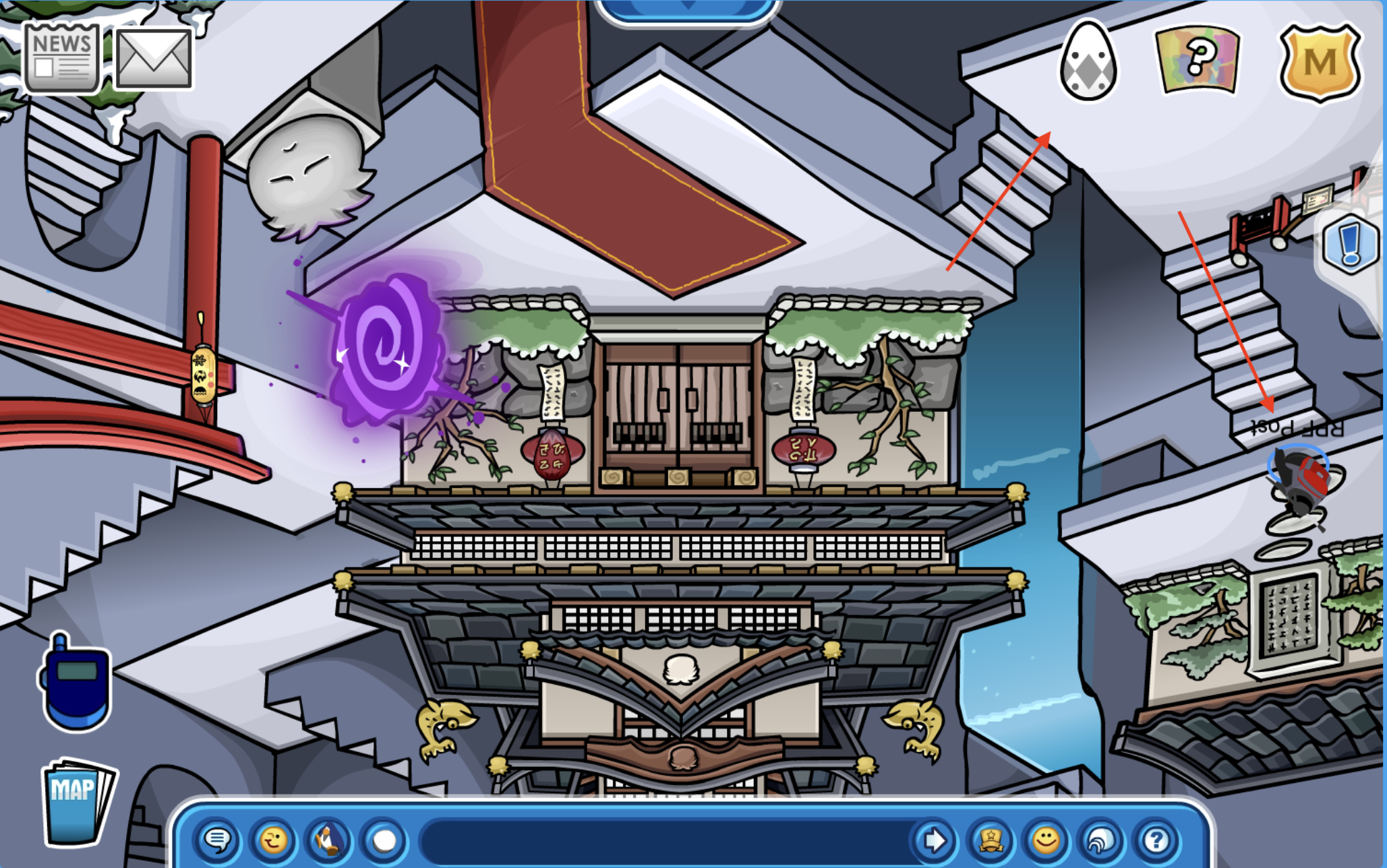Image resolution: width=1387 pixels, height=868 pixels.
Task: Open the speech bubble chat menu
Action: pos(218,840)
